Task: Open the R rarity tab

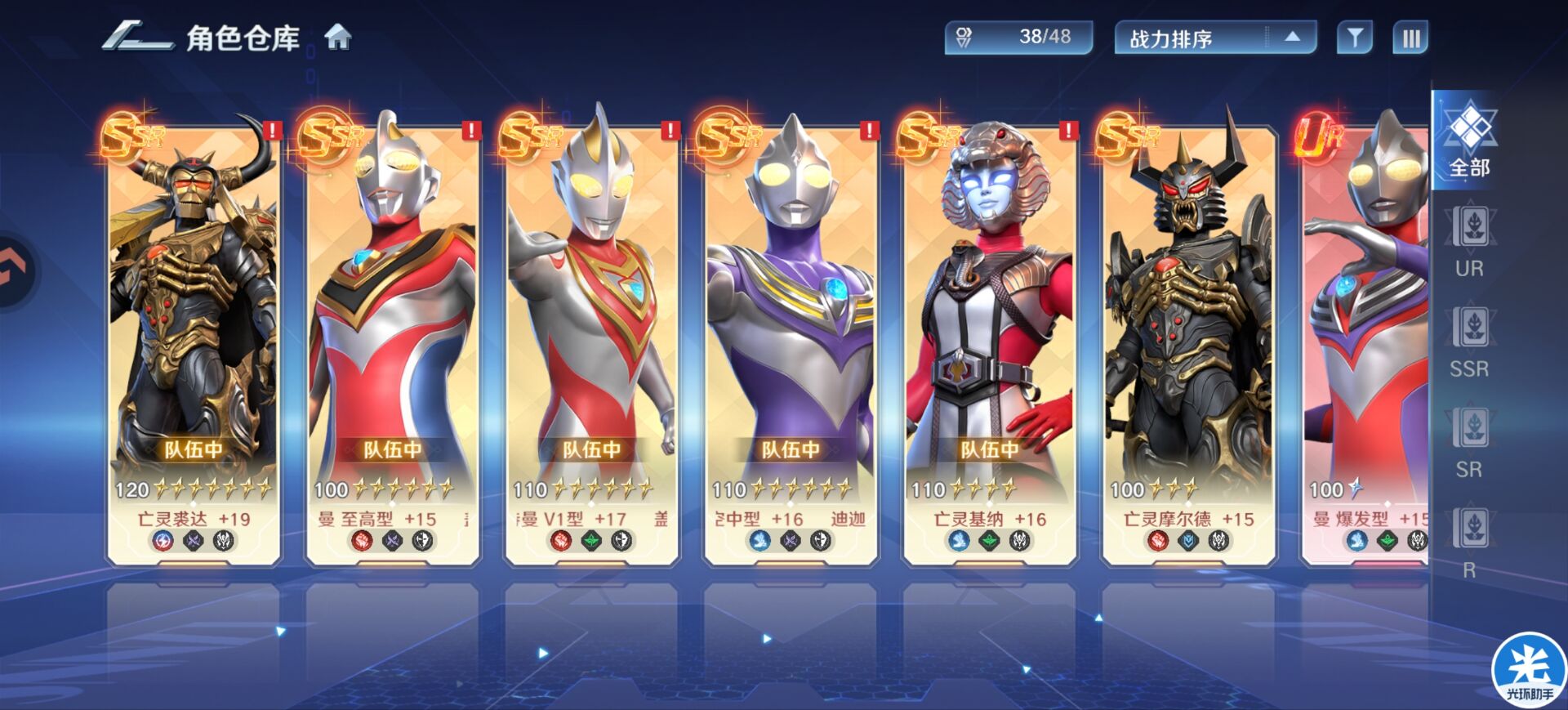Action: click(1469, 543)
